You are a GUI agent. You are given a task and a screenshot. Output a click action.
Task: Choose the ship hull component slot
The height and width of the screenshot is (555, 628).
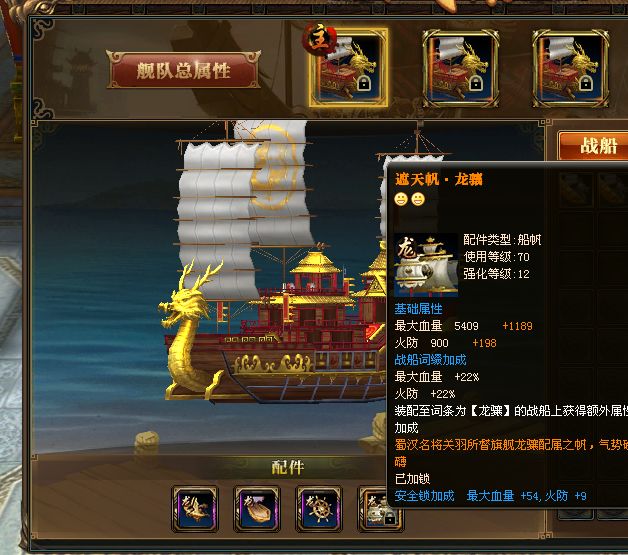coord(257,508)
